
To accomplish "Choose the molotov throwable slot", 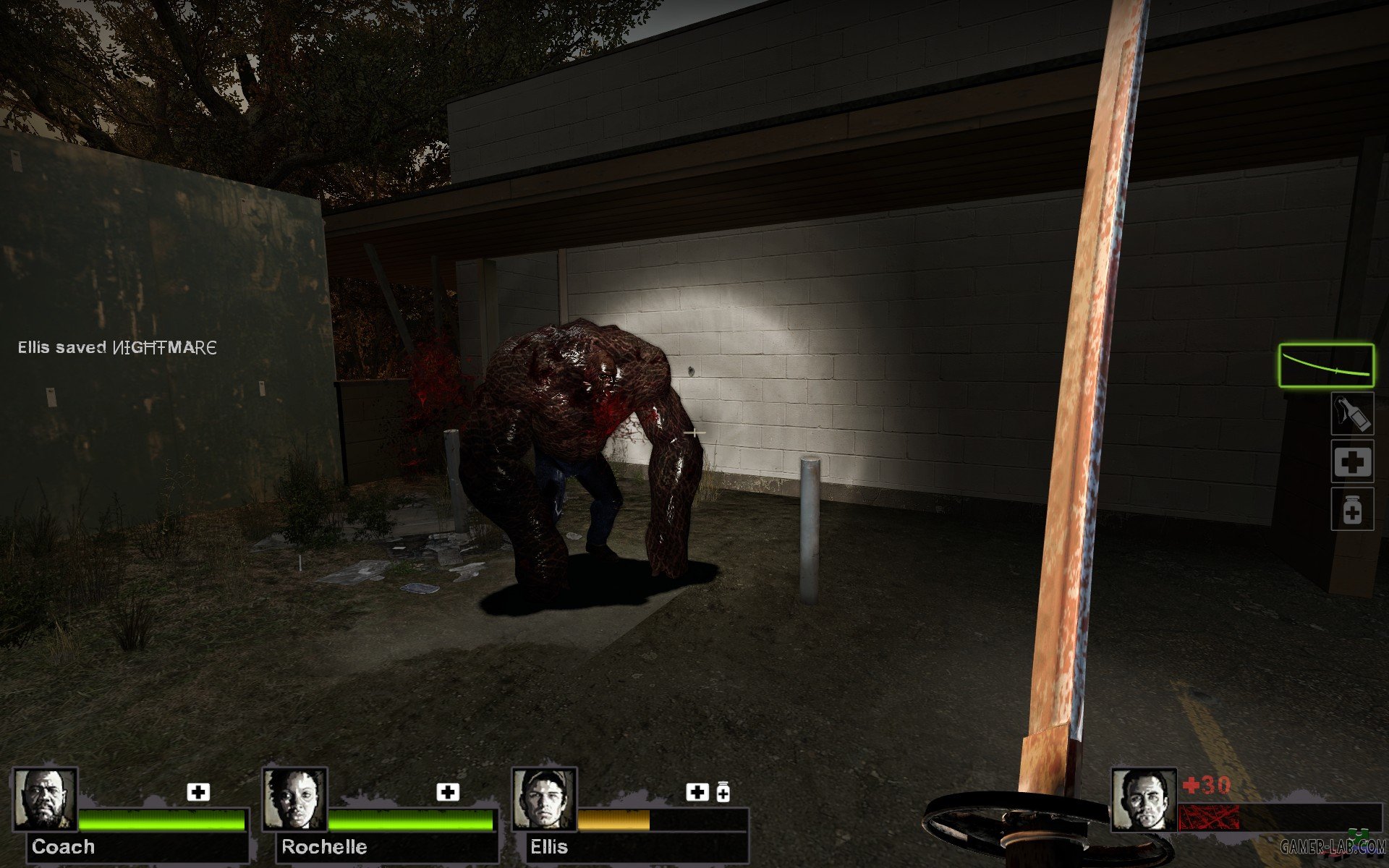I will tap(1352, 414).
